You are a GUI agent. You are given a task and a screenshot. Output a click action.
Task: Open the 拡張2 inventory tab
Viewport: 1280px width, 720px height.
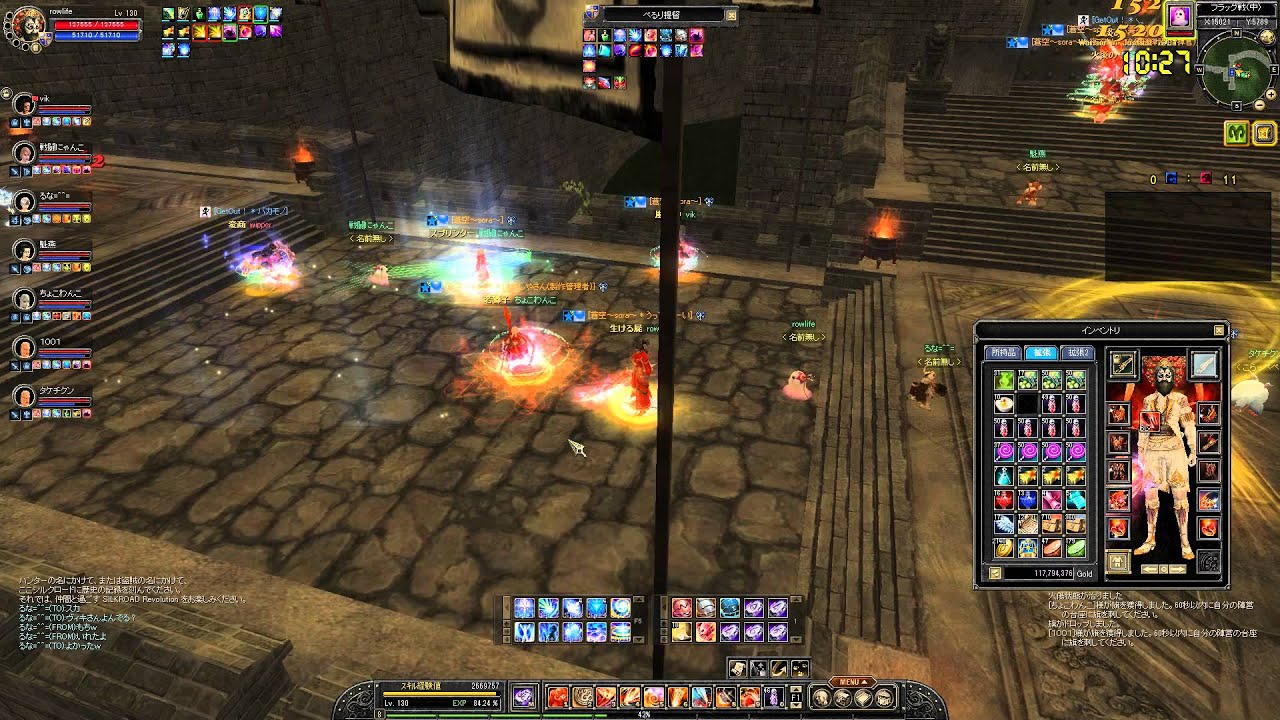[1078, 353]
